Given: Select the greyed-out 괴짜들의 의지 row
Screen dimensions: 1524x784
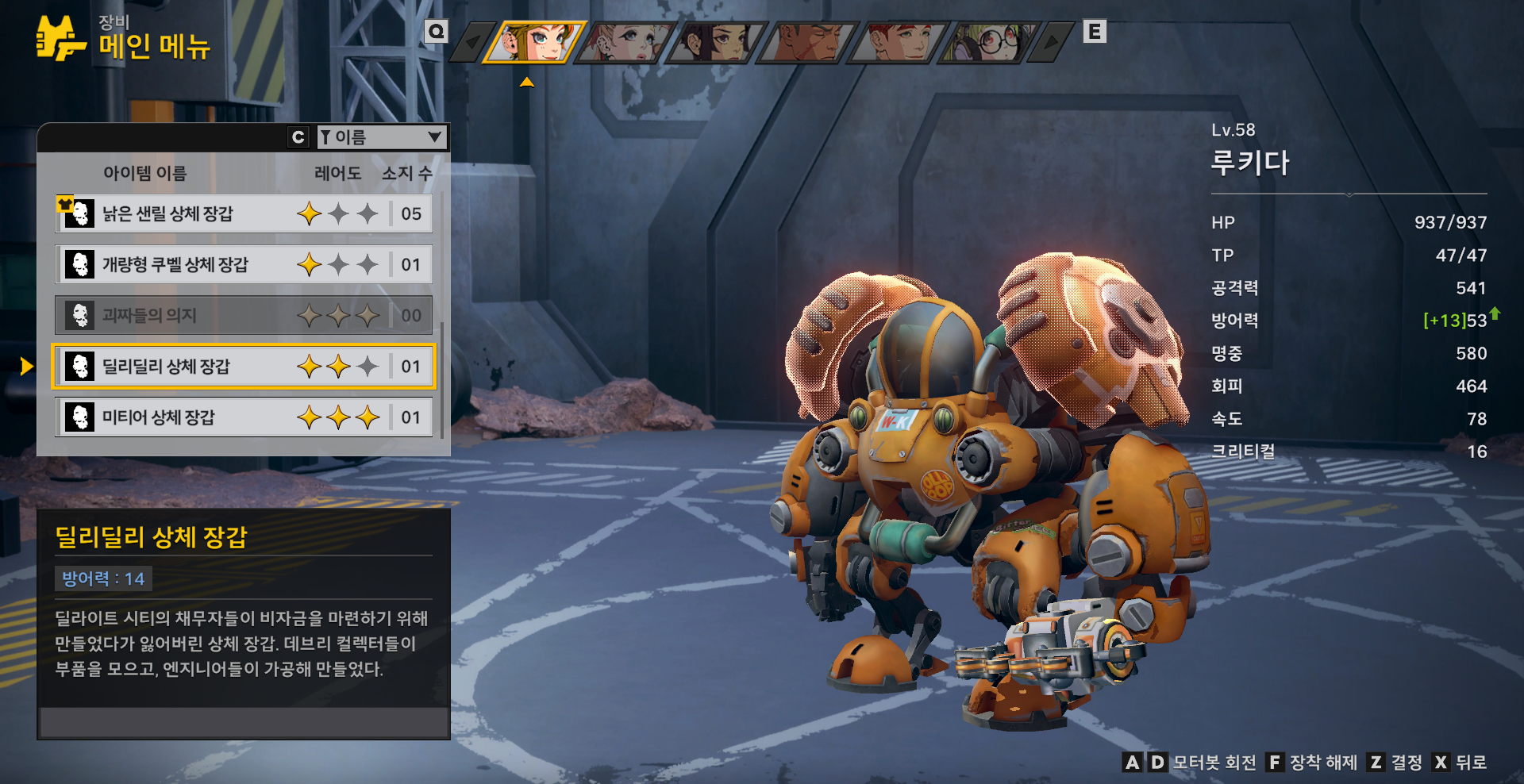Looking at the screenshot, I should pyautogui.click(x=244, y=315).
